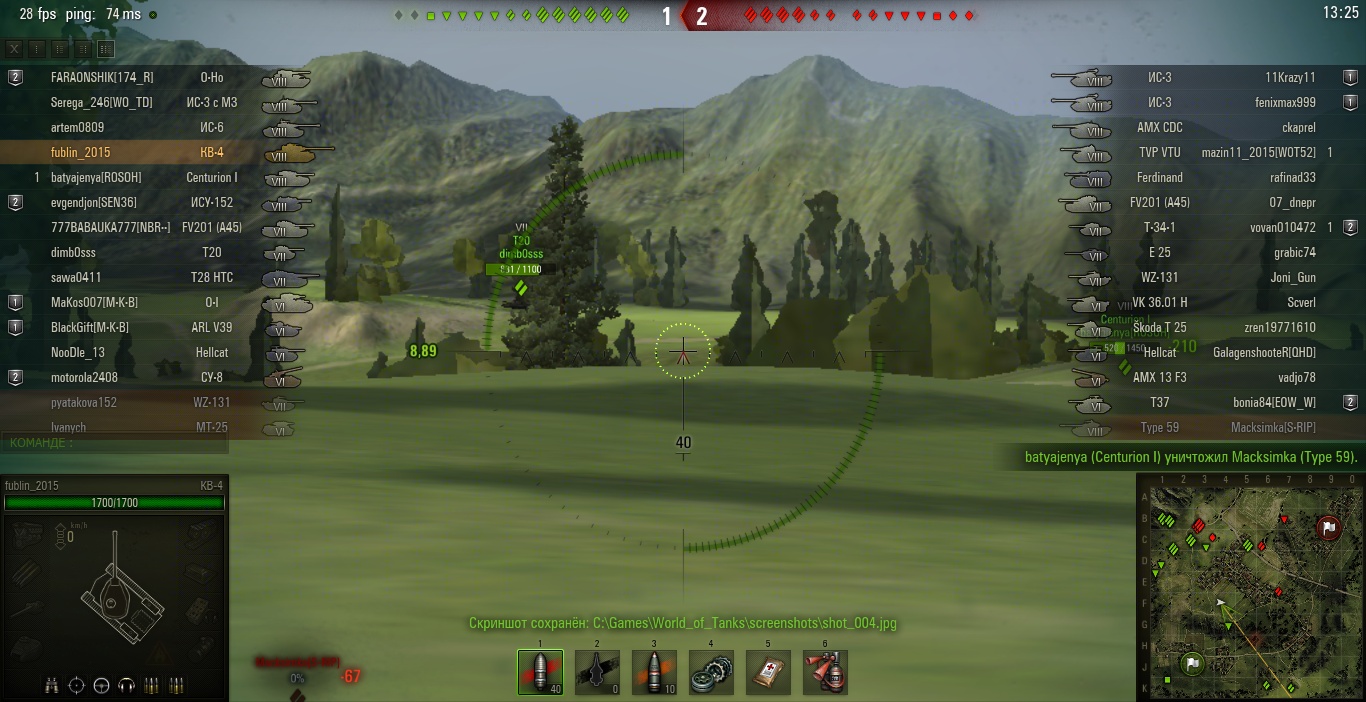Hide the player list with the X button
The height and width of the screenshot is (702, 1366).
tap(14, 49)
